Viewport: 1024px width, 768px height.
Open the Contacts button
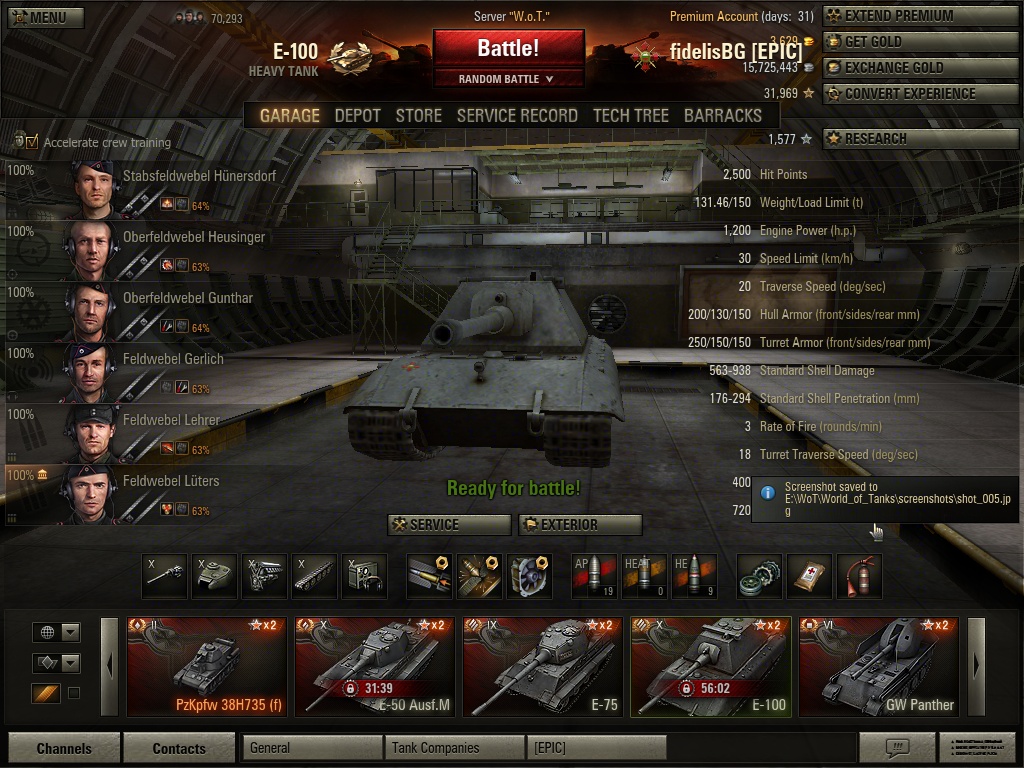point(179,748)
